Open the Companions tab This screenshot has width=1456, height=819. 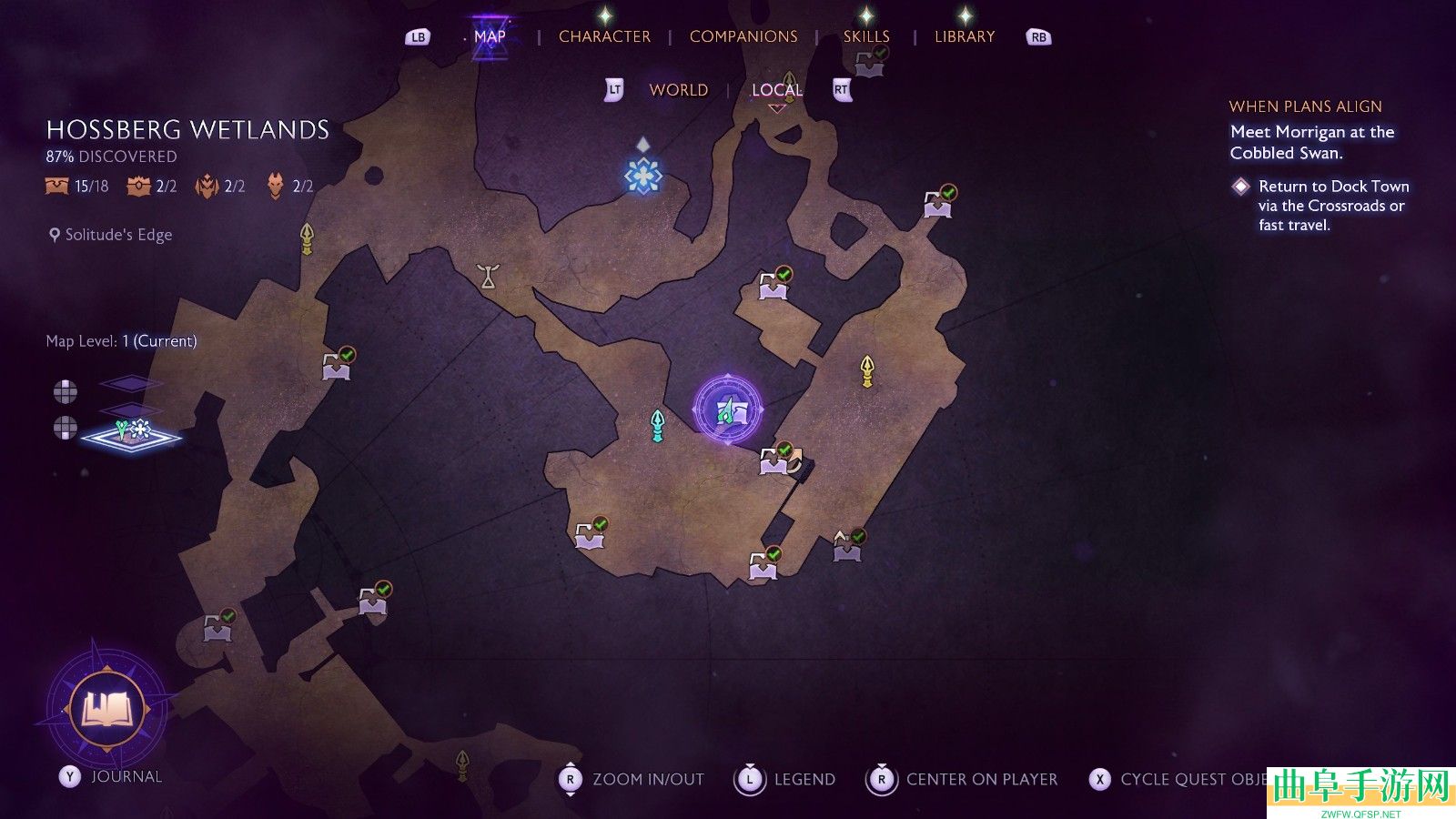click(743, 36)
